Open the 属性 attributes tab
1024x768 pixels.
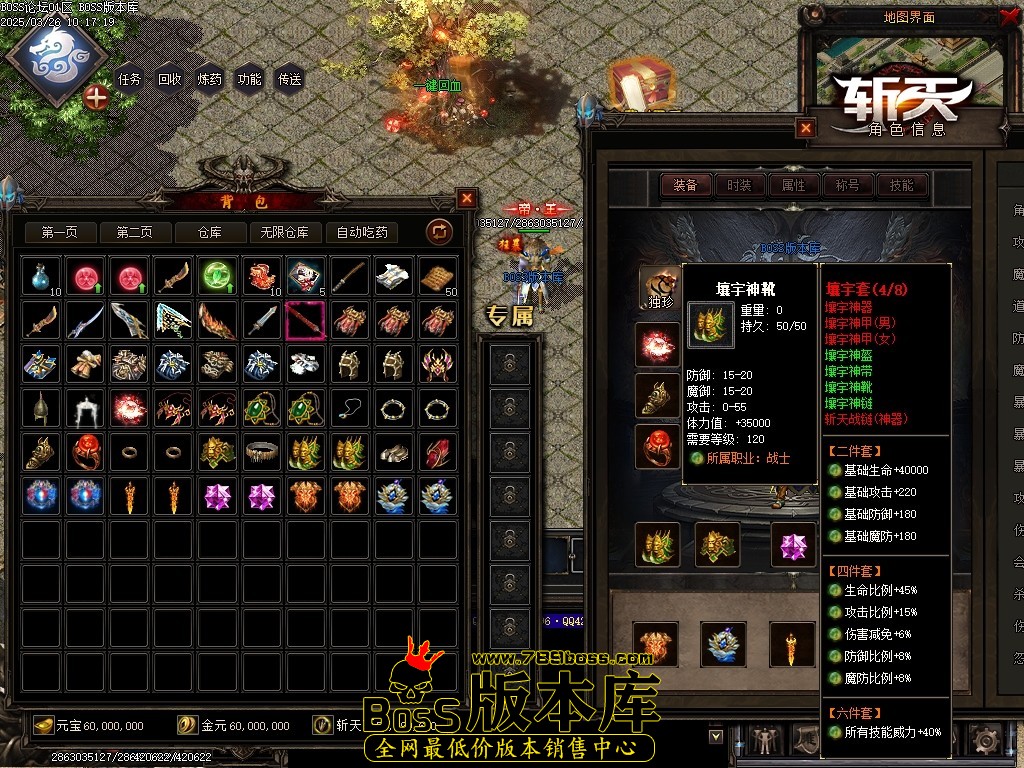click(x=794, y=185)
